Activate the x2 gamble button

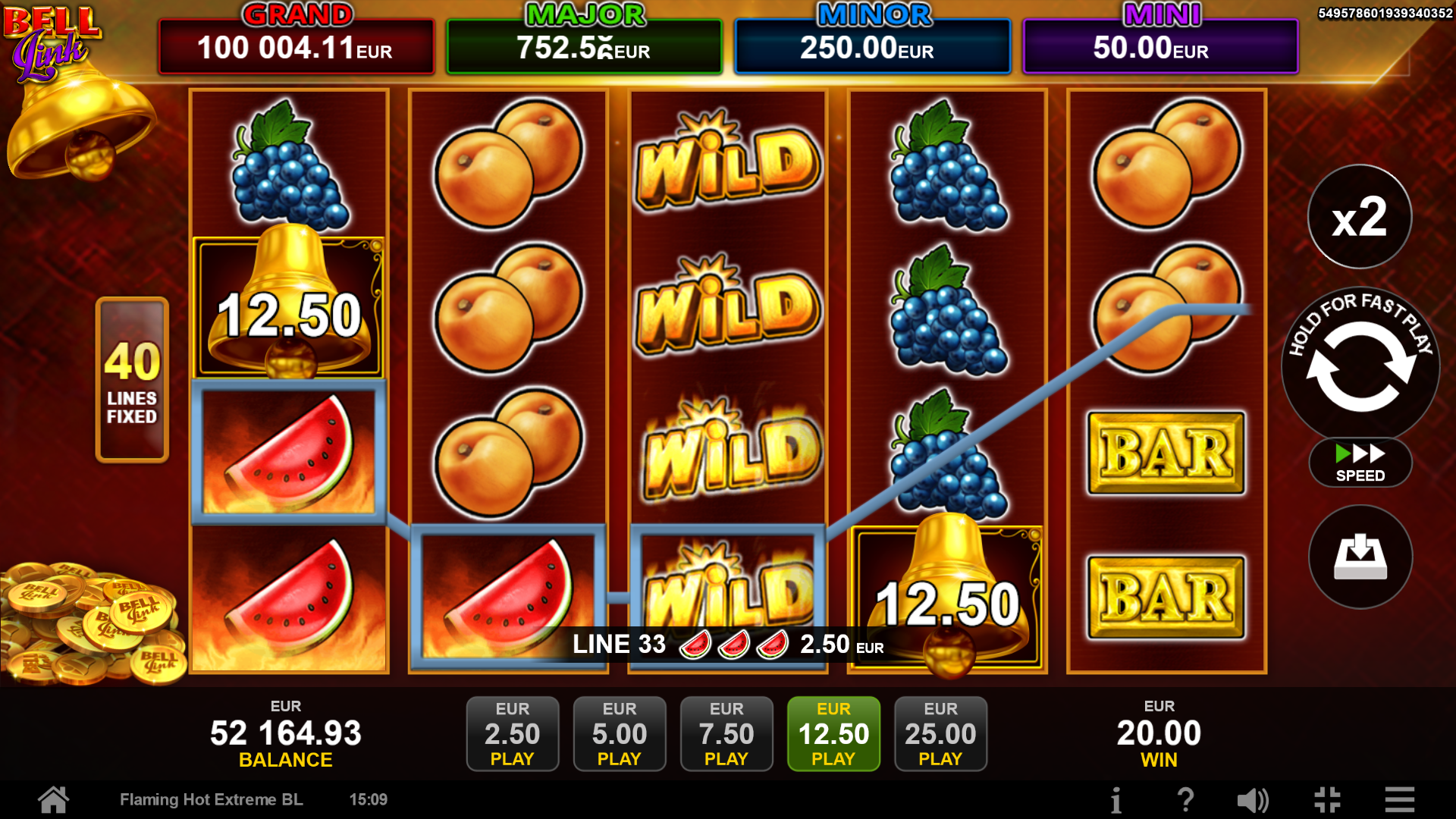(1360, 217)
